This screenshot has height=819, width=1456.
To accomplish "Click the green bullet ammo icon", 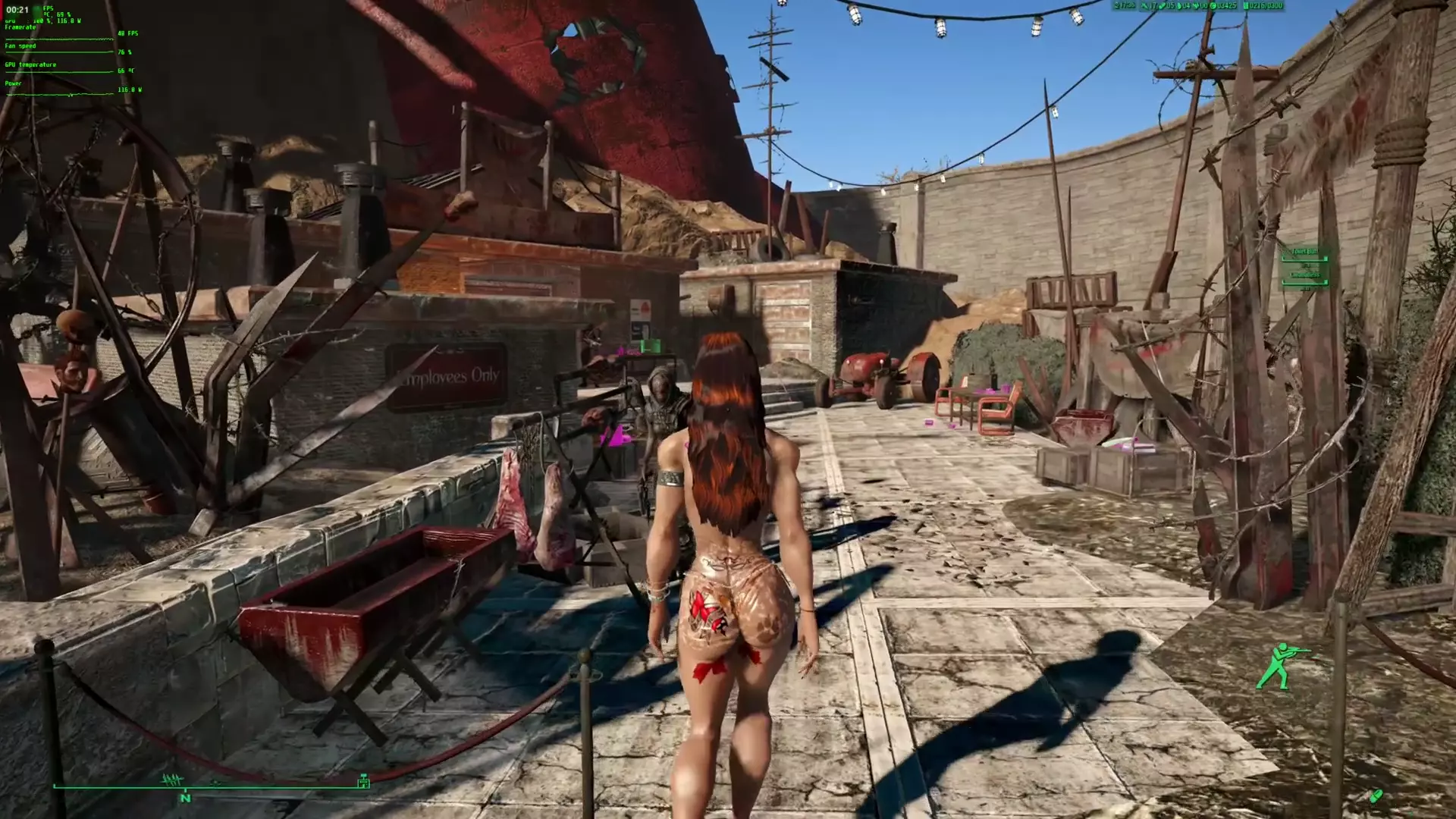I will 1376,795.
